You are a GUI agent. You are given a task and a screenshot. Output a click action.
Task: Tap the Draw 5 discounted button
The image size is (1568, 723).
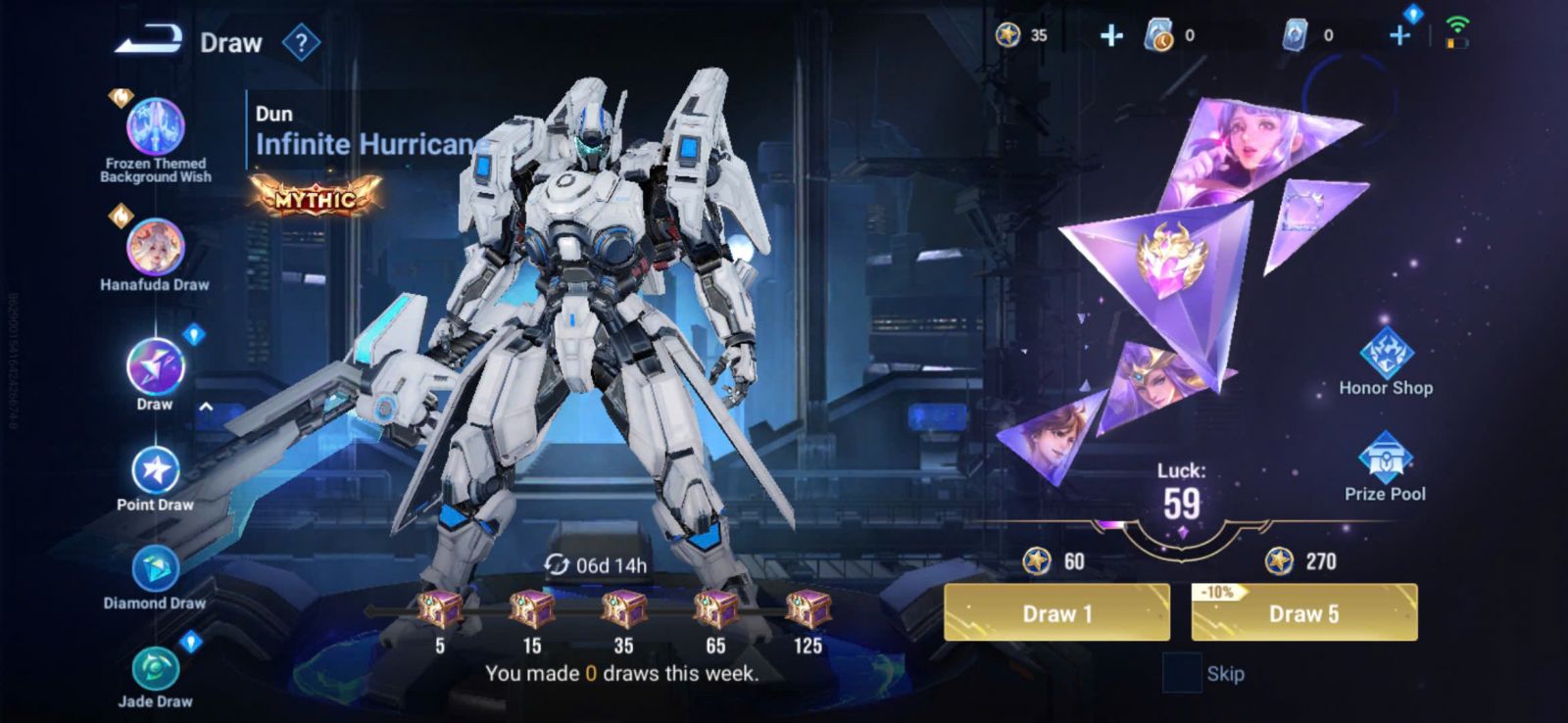pyautogui.click(x=1303, y=613)
